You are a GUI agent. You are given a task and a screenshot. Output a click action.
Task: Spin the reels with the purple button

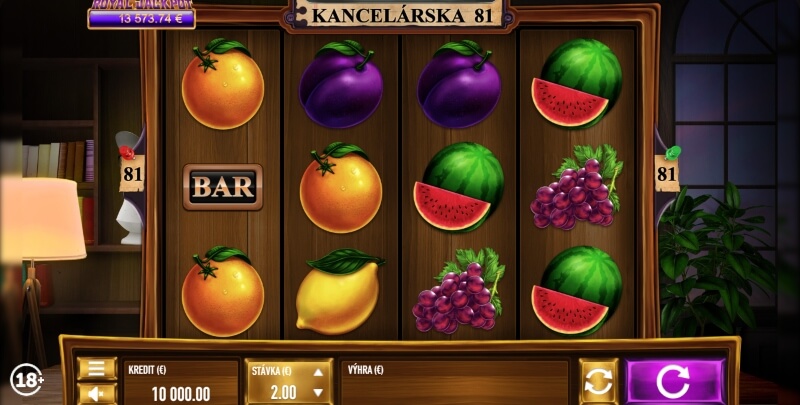(674, 382)
